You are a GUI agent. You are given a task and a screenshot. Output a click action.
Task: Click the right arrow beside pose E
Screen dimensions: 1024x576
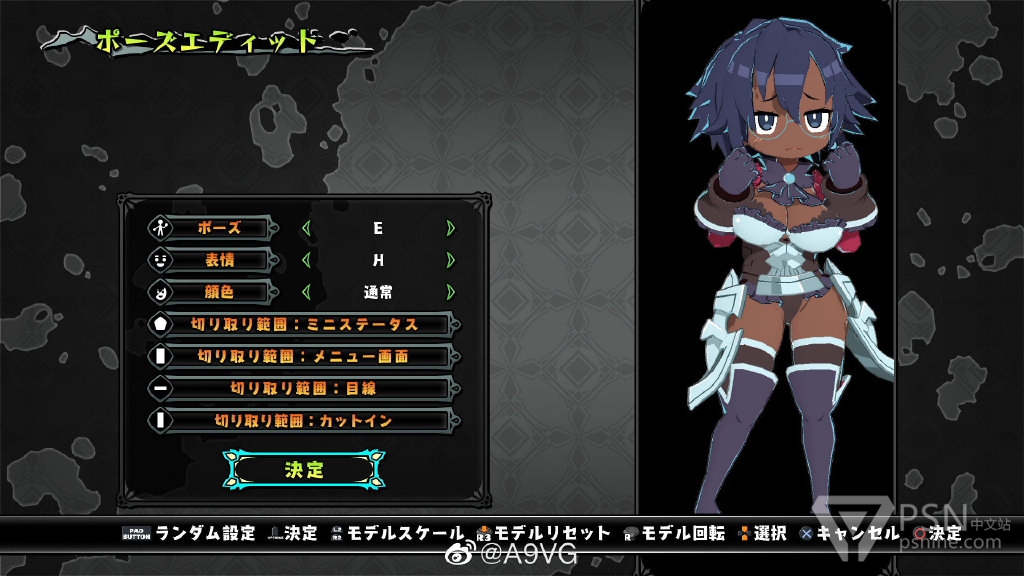coord(451,228)
